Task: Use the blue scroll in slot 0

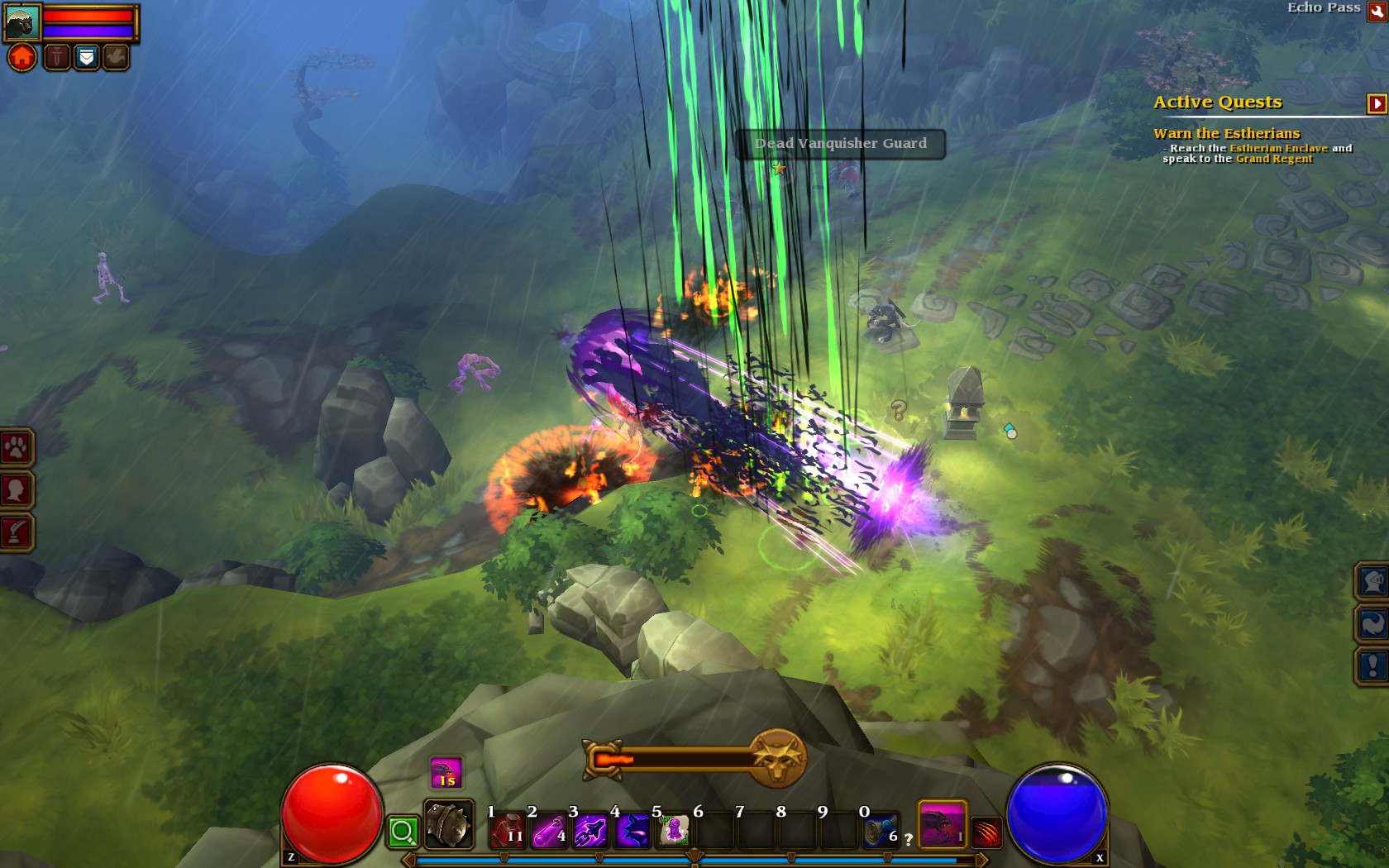Action: (x=880, y=830)
